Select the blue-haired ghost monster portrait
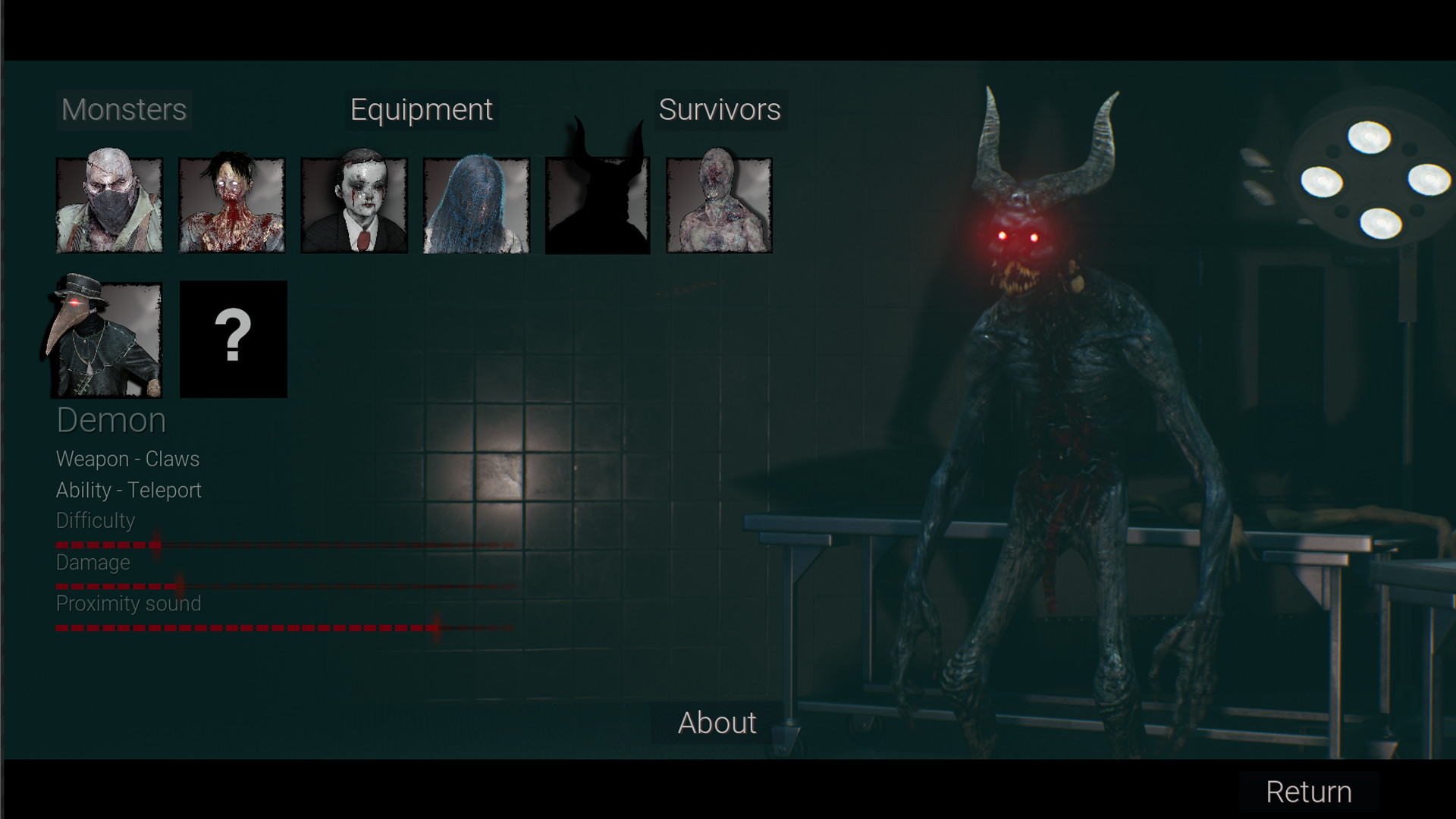Viewport: 1456px width, 819px height. click(476, 205)
